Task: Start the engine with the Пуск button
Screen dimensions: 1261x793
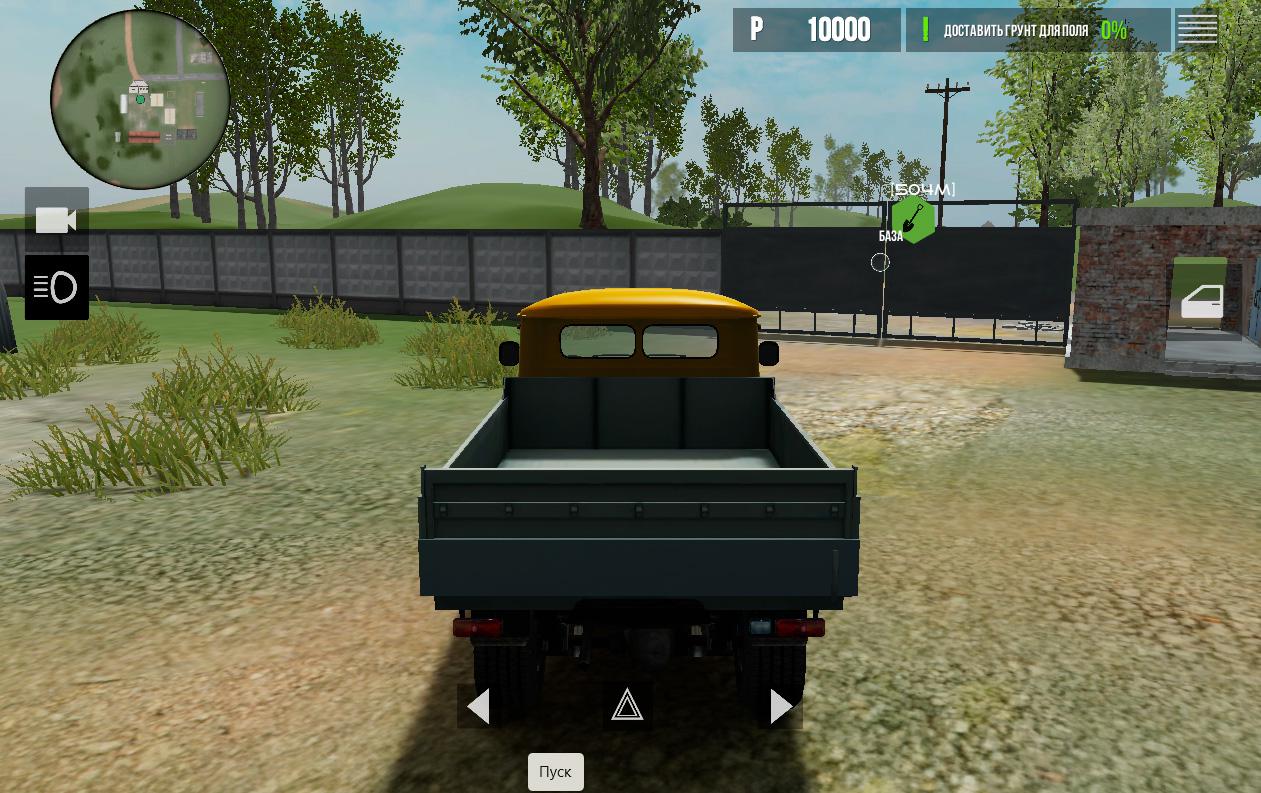Action: (555, 772)
